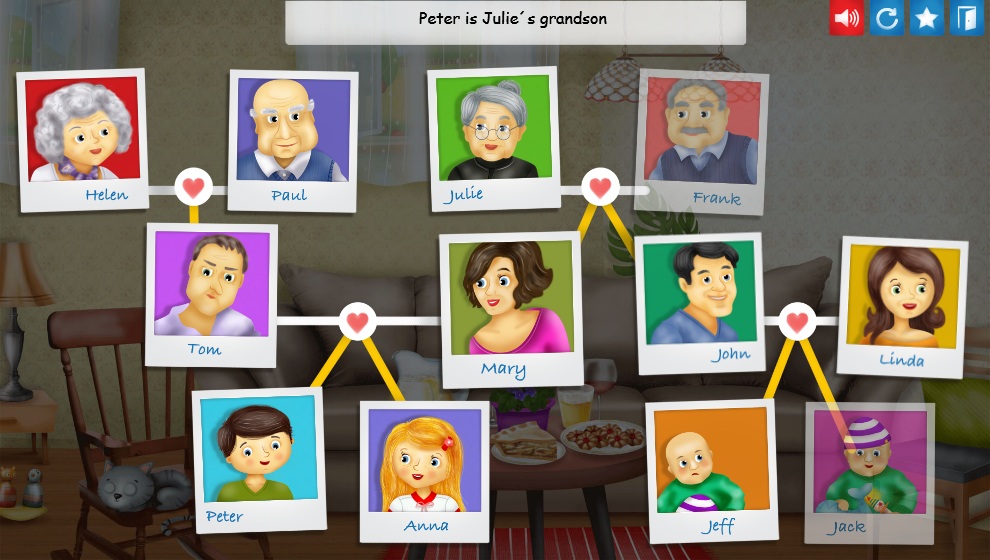Toggle the sound speaker button

click(x=846, y=18)
